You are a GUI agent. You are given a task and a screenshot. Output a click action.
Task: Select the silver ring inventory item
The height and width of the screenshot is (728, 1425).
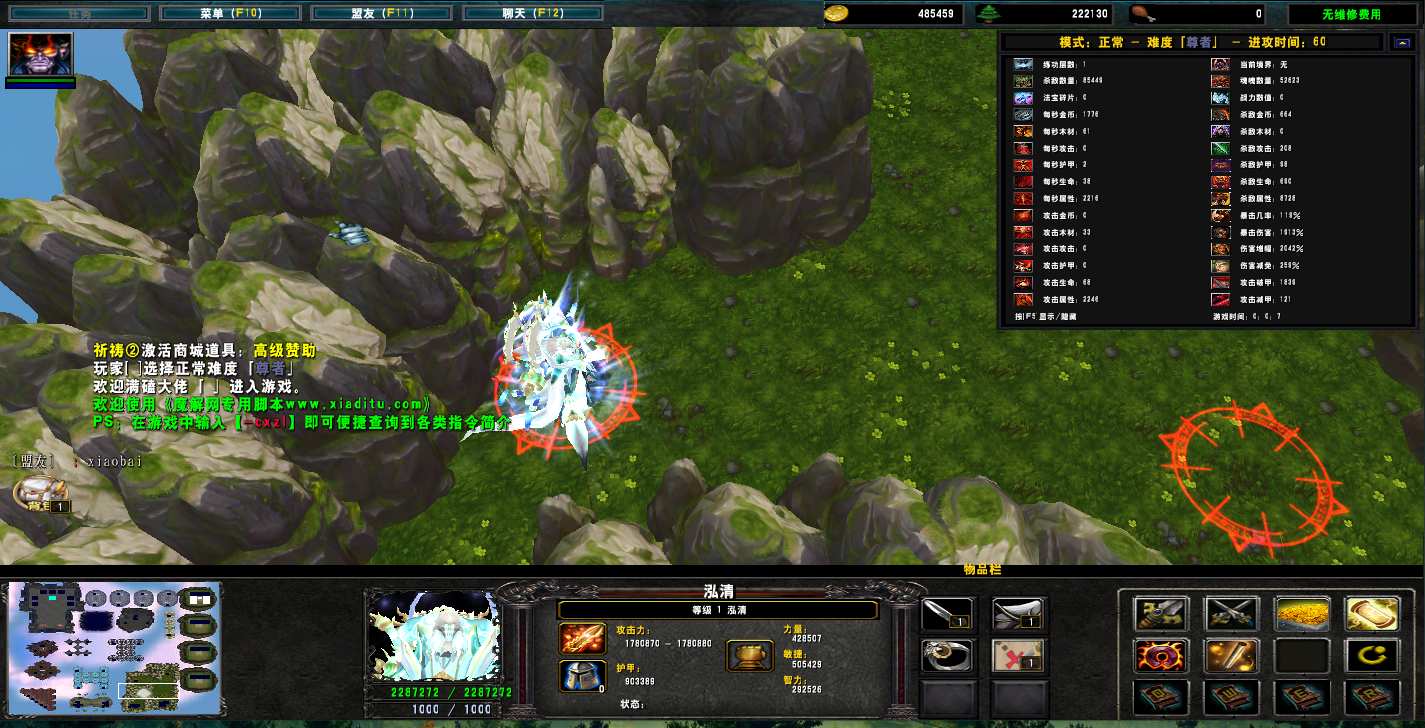point(947,655)
